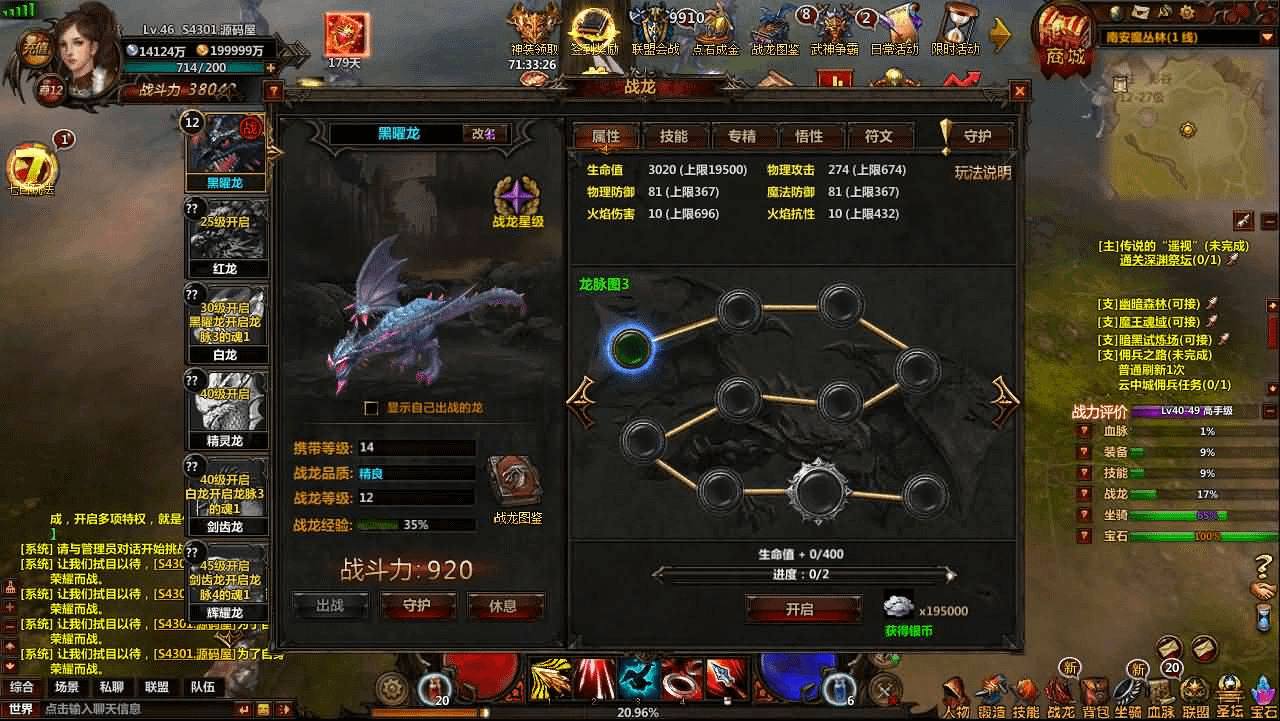Select the 黑曜龙 portrait in the dragon list

(225, 150)
